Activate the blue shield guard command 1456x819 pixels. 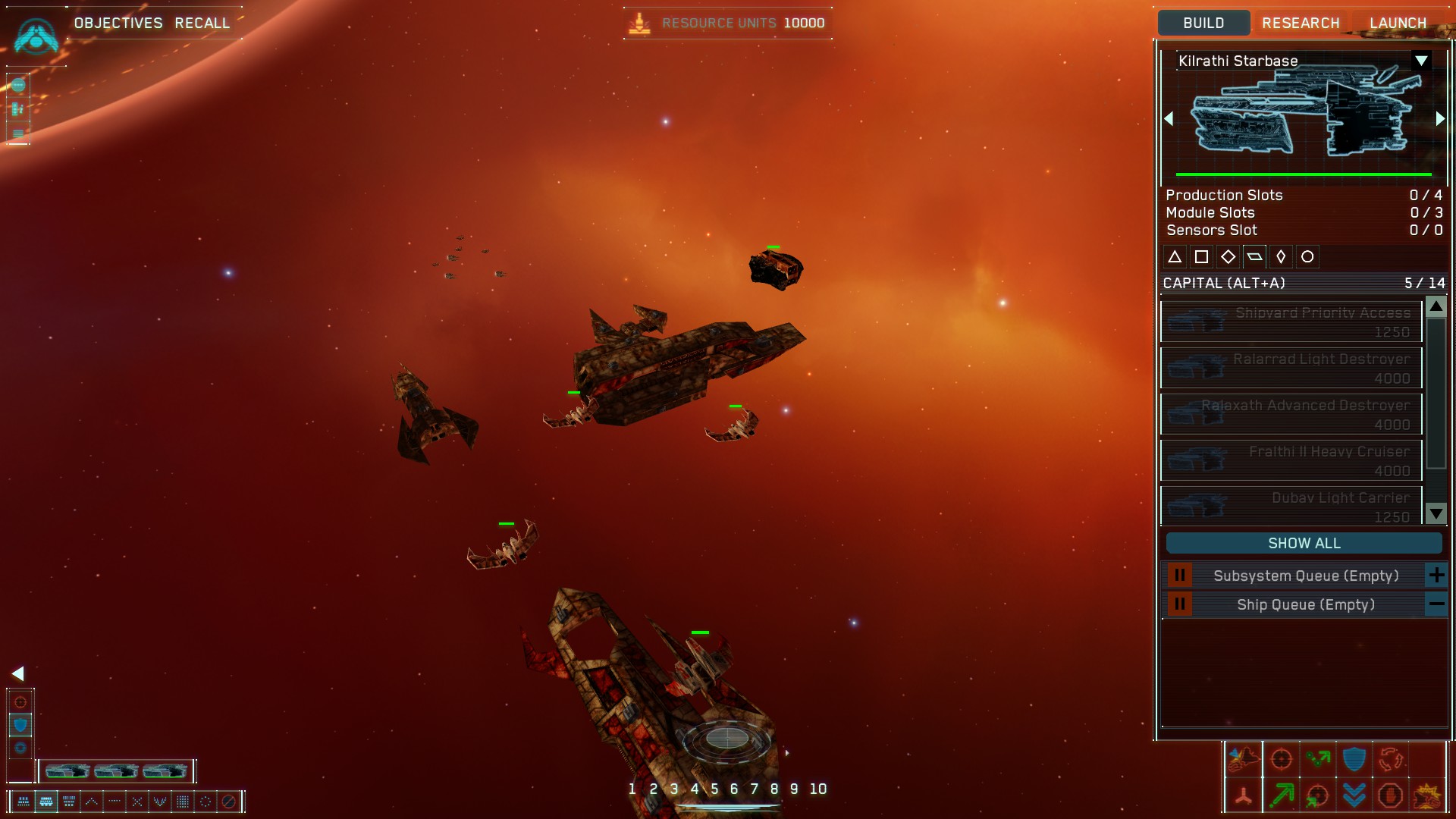[1354, 759]
